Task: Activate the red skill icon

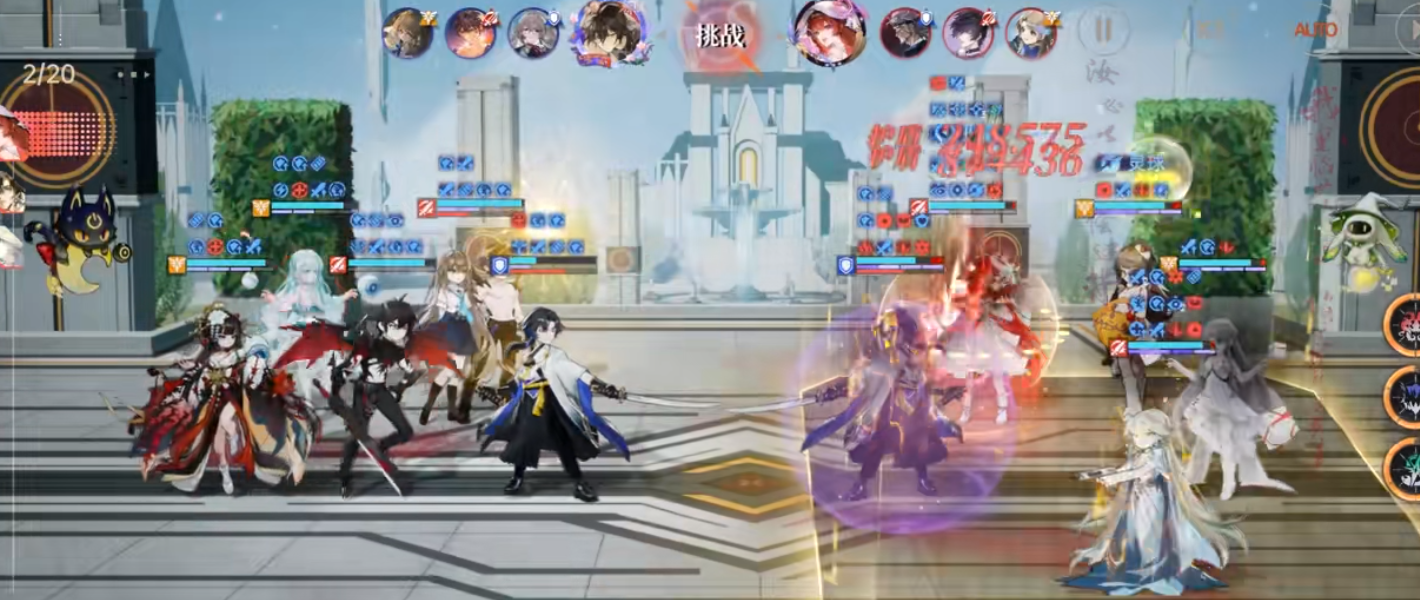Action: click(x=1405, y=324)
